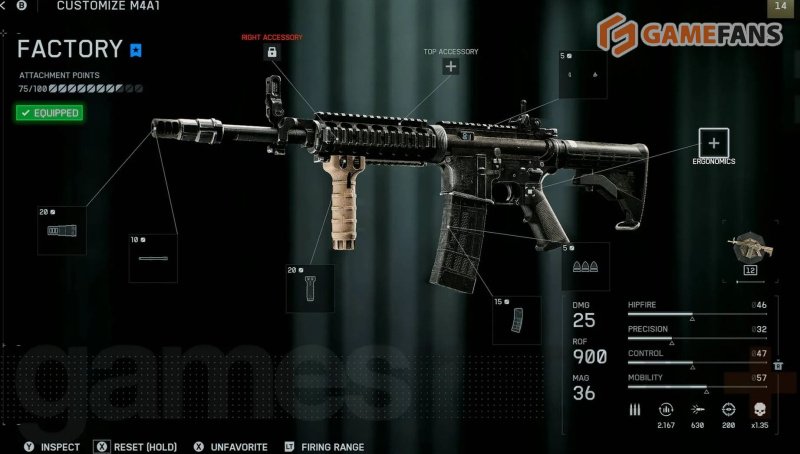The height and width of the screenshot is (454, 800).
Task: Open the vertical foregrip underbarrel slot
Action: 310,290
